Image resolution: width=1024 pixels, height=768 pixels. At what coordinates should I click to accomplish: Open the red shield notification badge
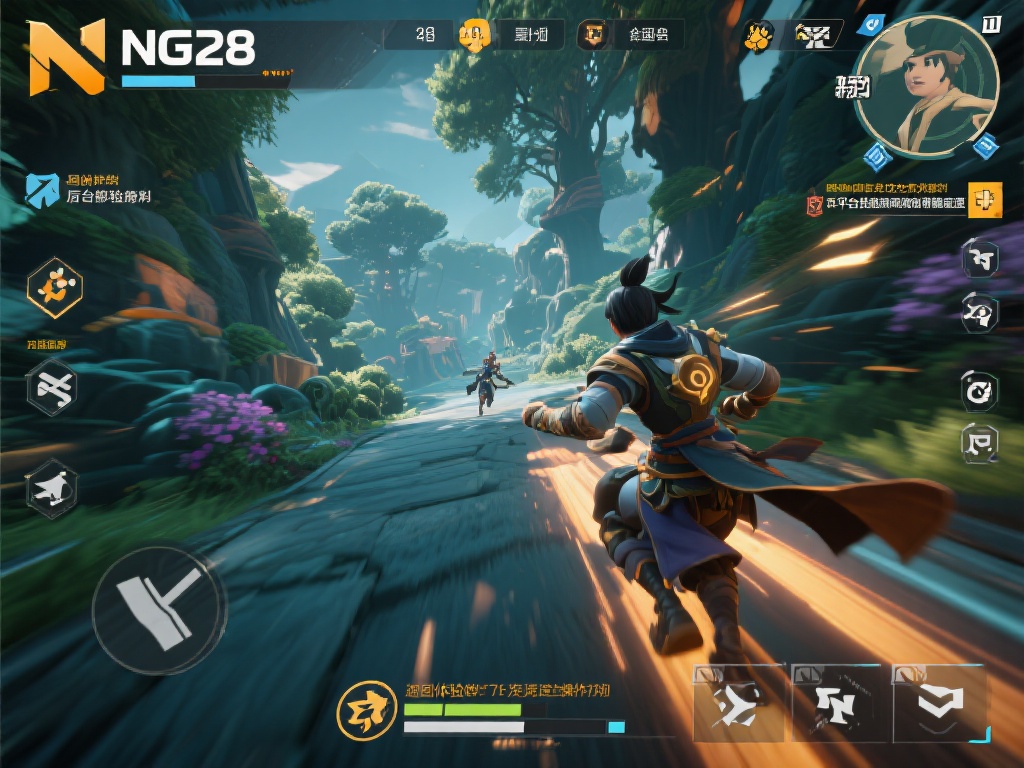point(815,206)
